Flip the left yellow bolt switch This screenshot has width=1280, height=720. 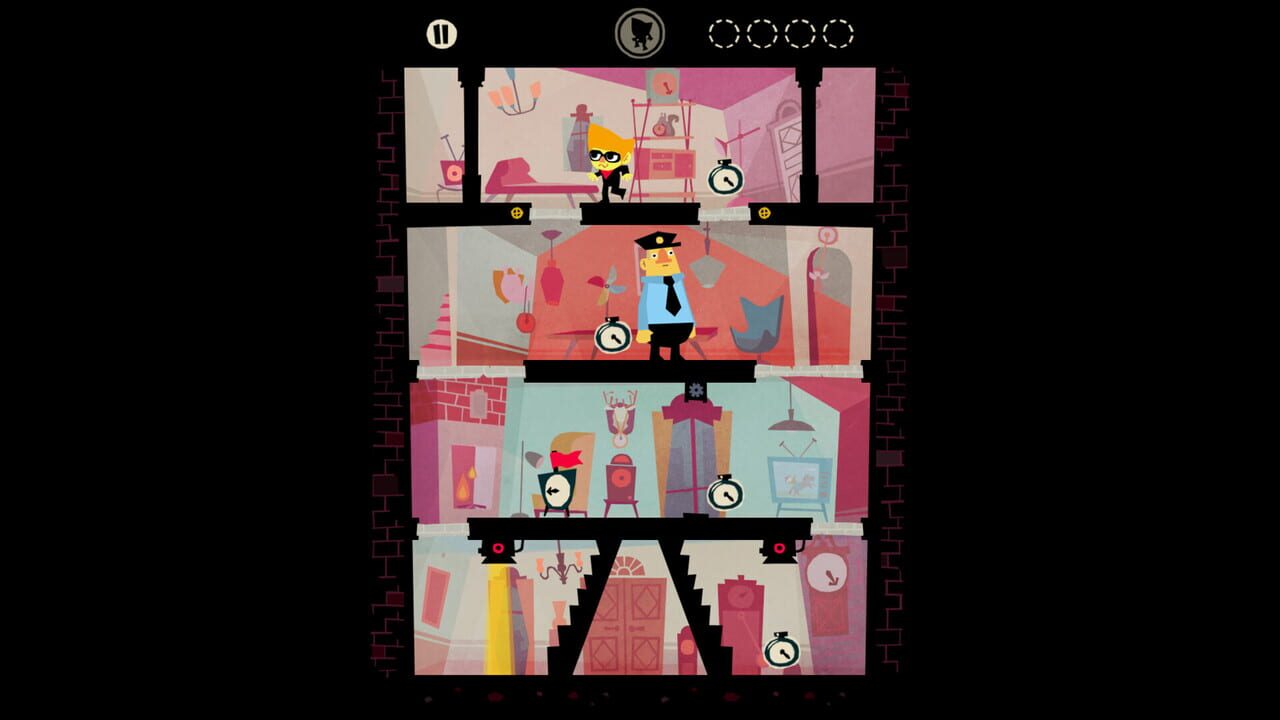(x=519, y=213)
